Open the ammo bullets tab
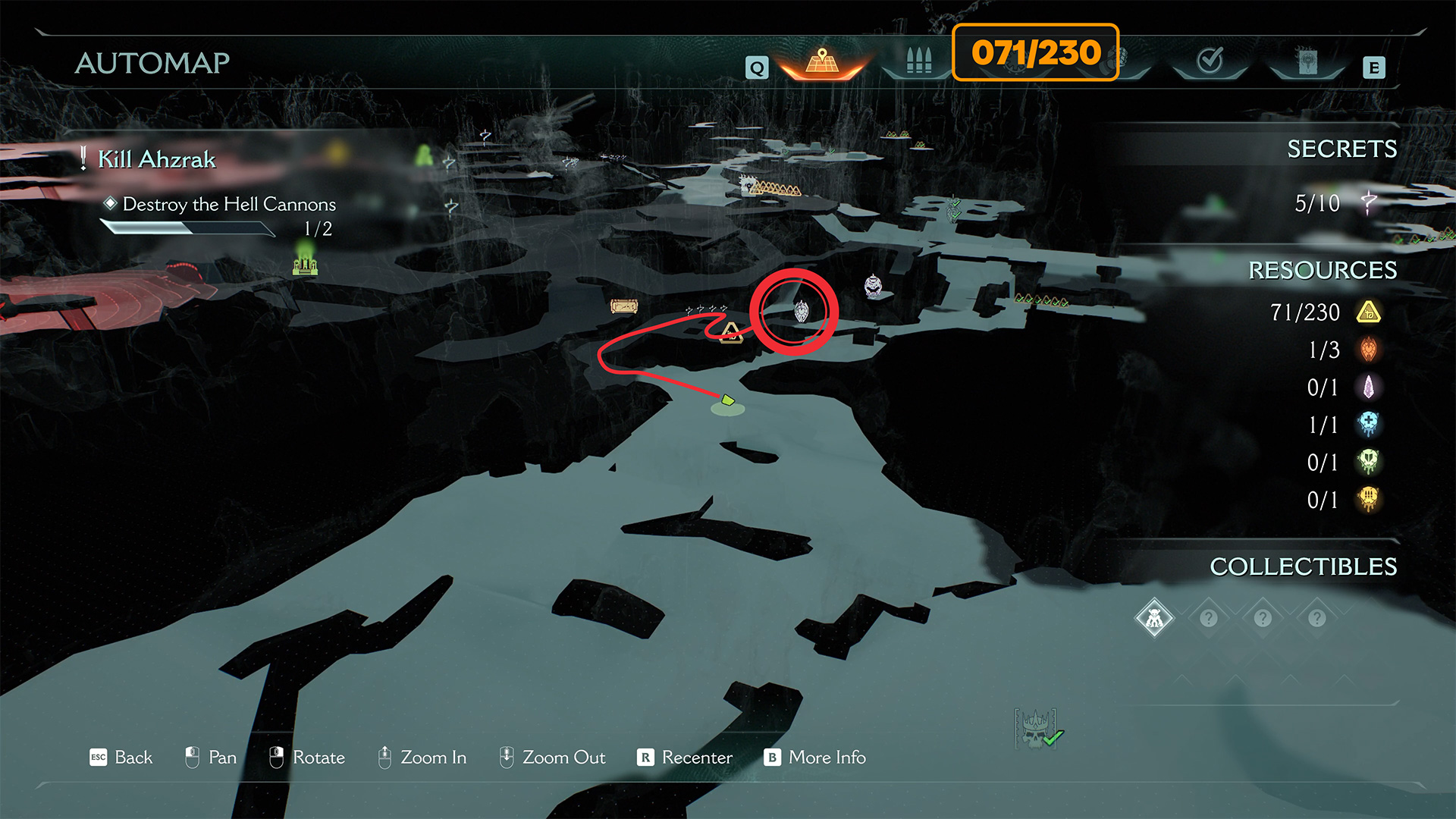 (918, 61)
